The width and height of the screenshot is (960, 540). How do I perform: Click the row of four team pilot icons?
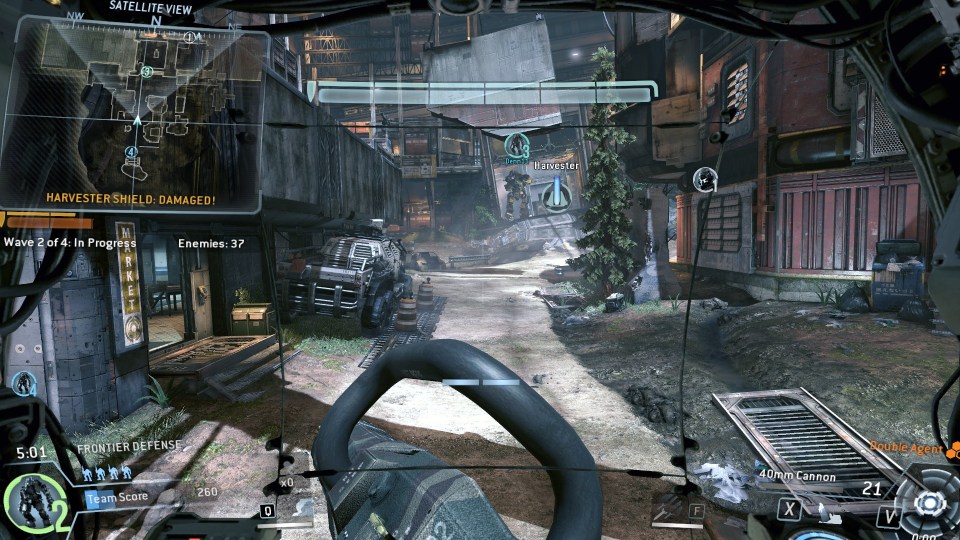coord(106,473)
